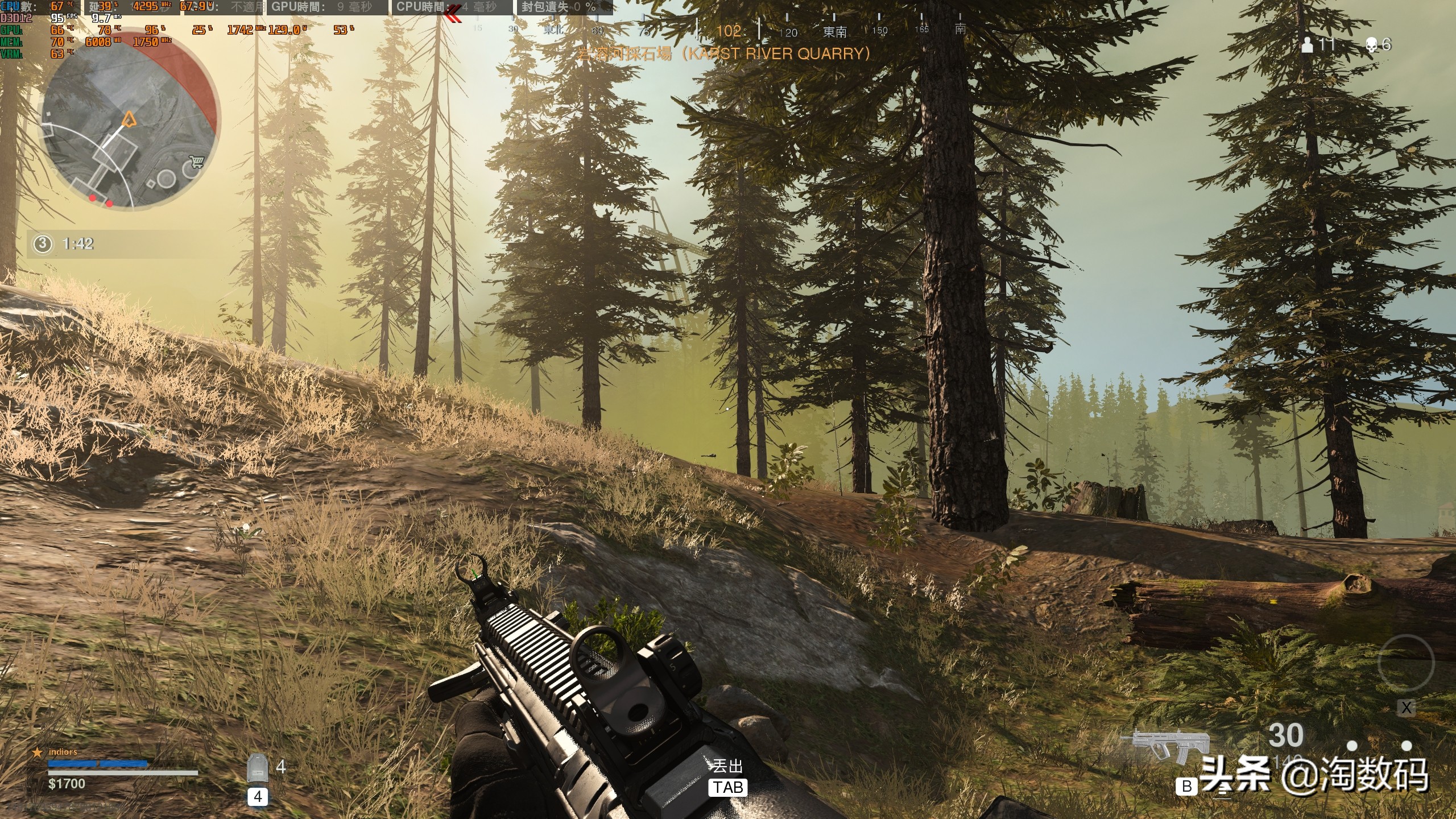The width and height of the screenshot is (1456, 819).
Task: Select the armor plate icon
Action: click(258, 770)
